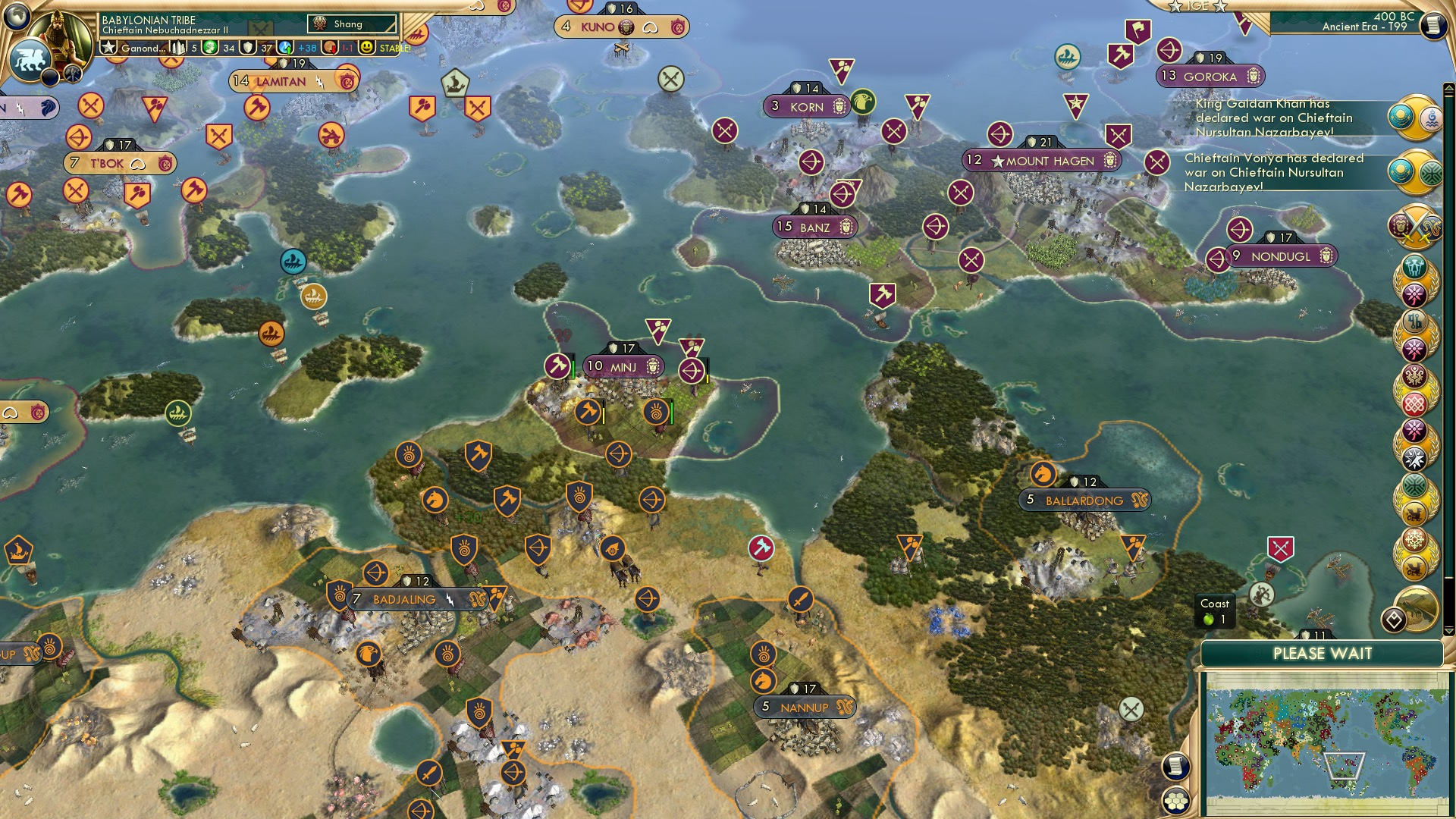Image resolution: width=1456 pixels, height=819 pixels.
Task: Collapse the notification list via down chevron
Action: [1448, 630]
